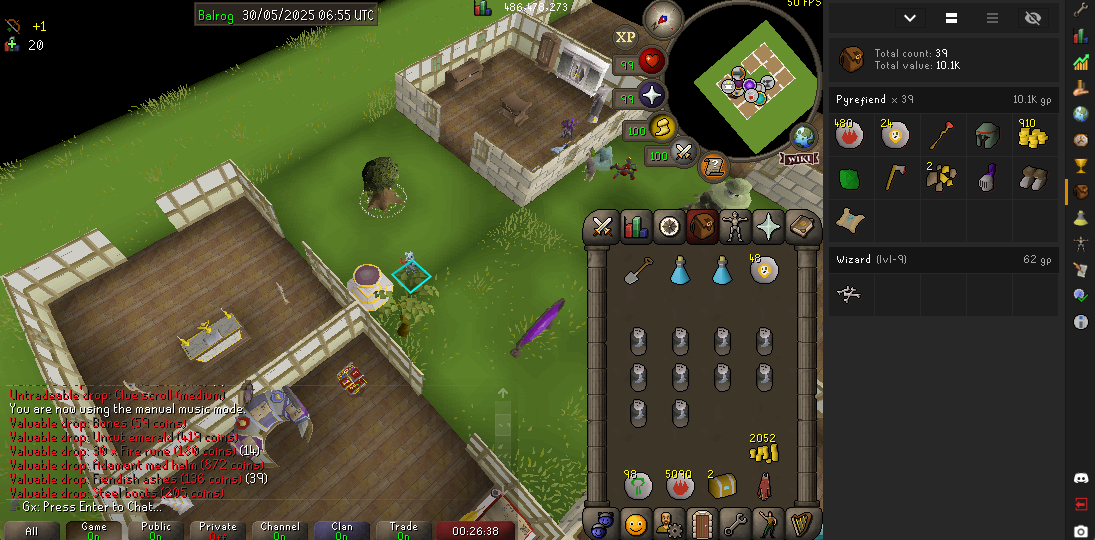Viewport: 1095px width, 540px height.
Task: Select the Clan chat tab
Action: click(342, 530)
